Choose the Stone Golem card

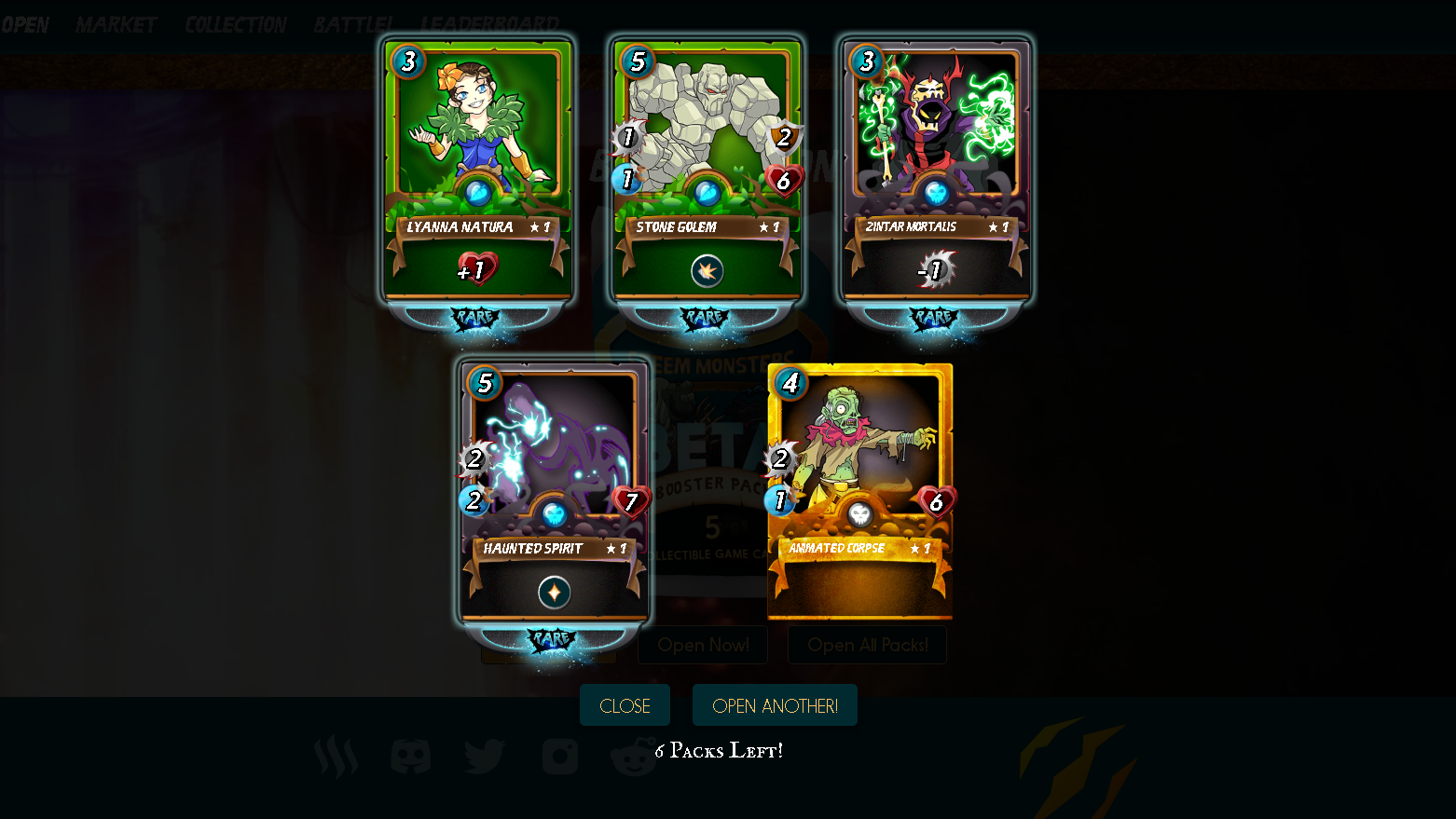click(x=707, y=172)
